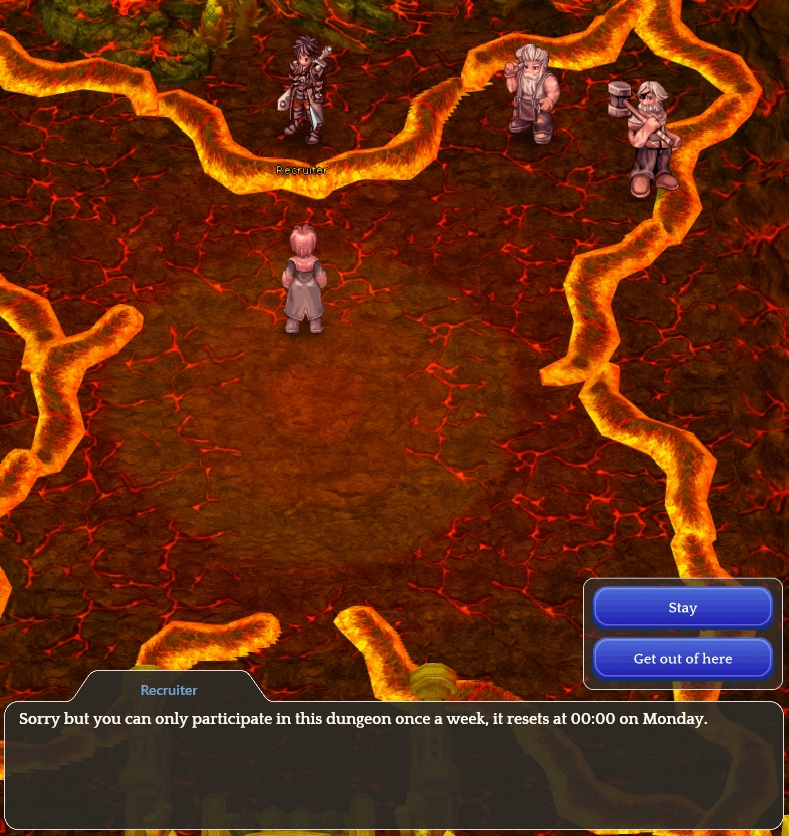Choose the Stay dialogue option
Image resolution: width=789 pixels, height=836 pixels.
click(x=682, y=607)
